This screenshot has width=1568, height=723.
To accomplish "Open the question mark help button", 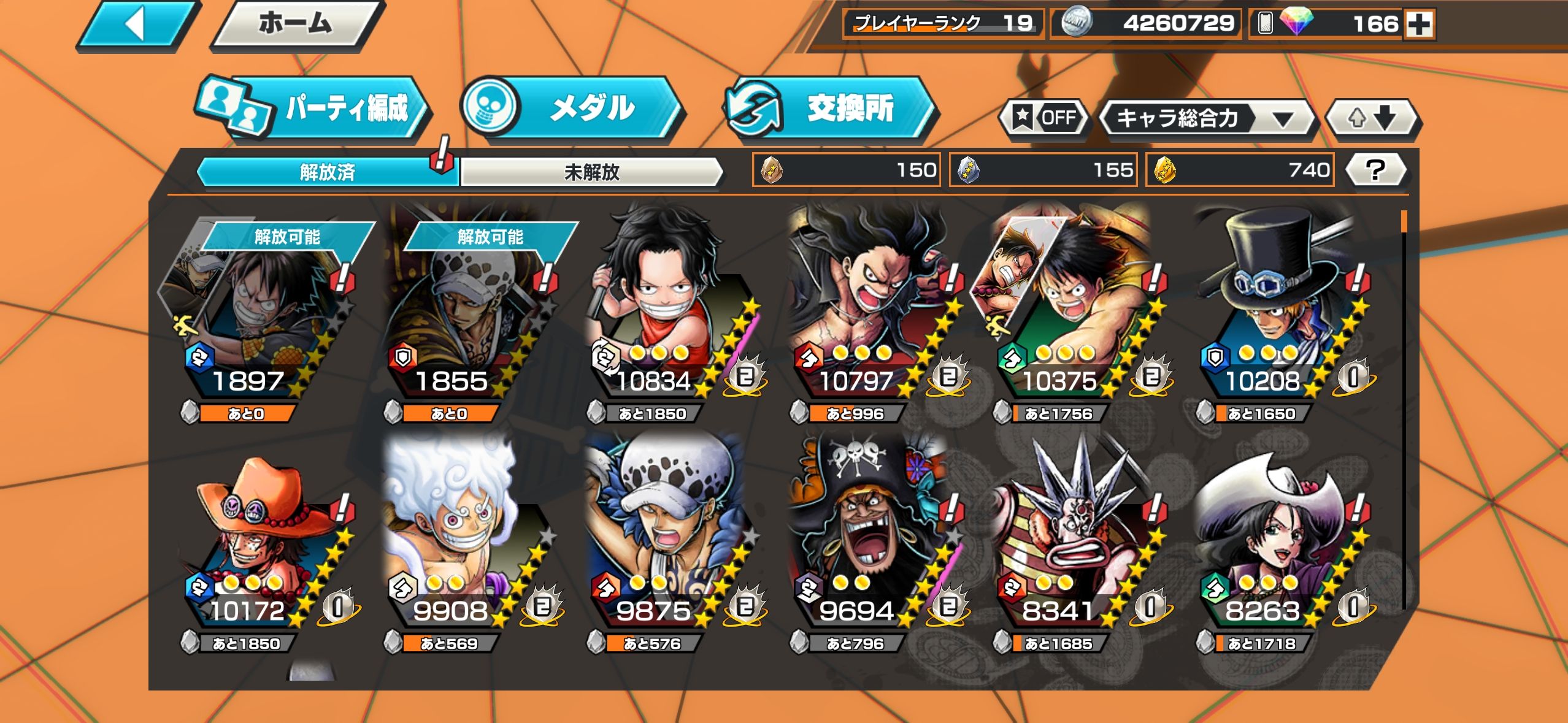I will [1375, 170].
